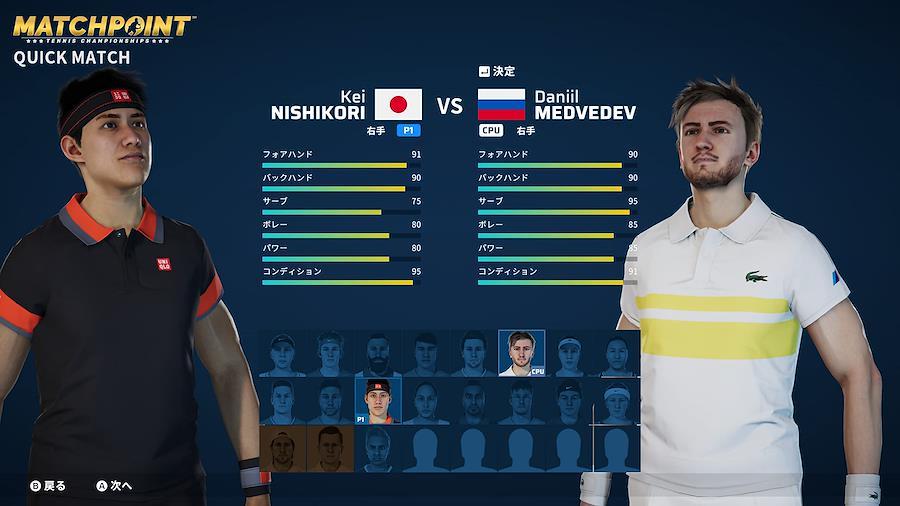Choose Nishikori's portrait marked P1
Viewport: 900px width, 506px height.
pyautogui.click(x=377, y=401)
